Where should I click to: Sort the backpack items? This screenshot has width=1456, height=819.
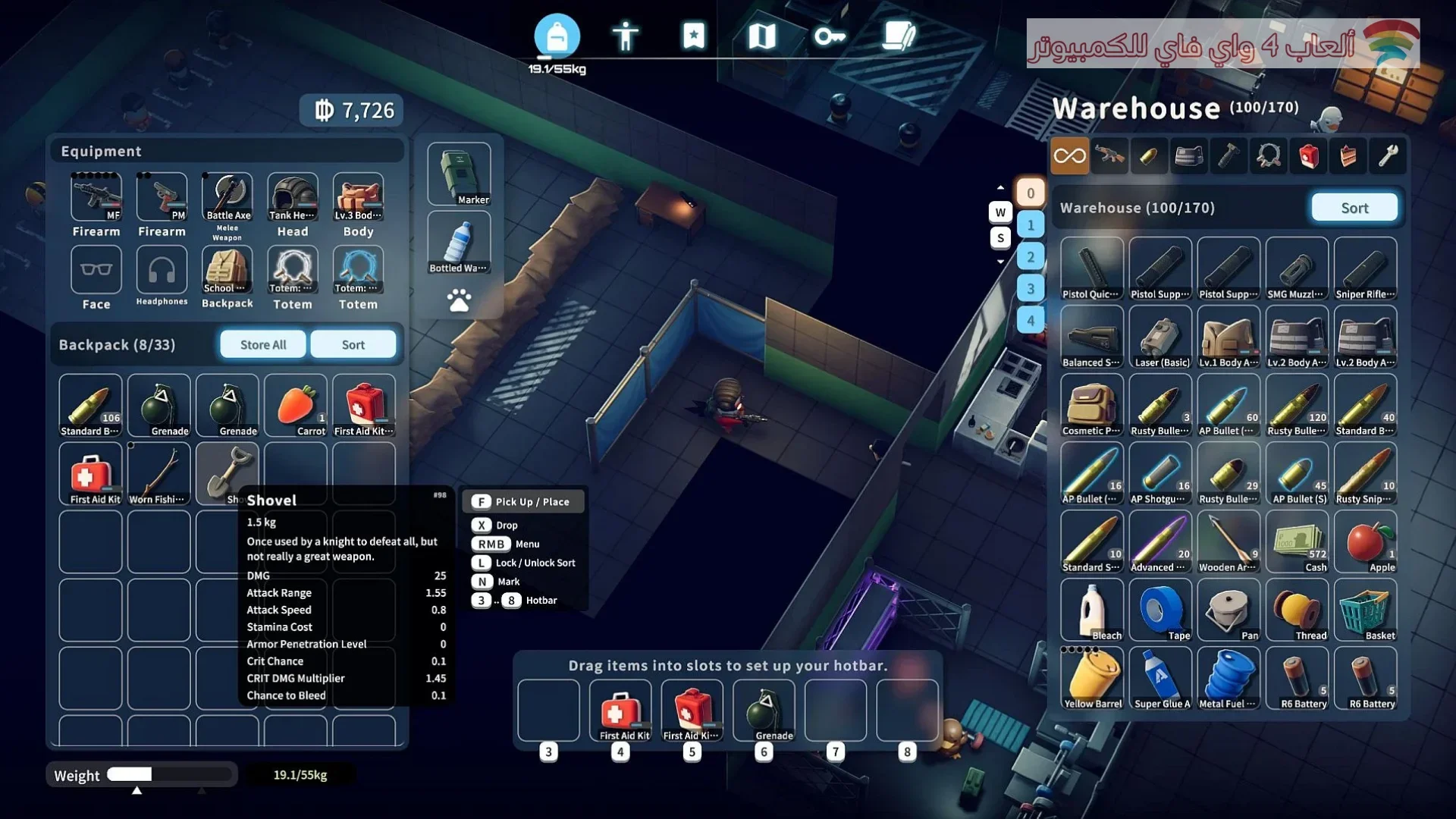pos(353,344)
